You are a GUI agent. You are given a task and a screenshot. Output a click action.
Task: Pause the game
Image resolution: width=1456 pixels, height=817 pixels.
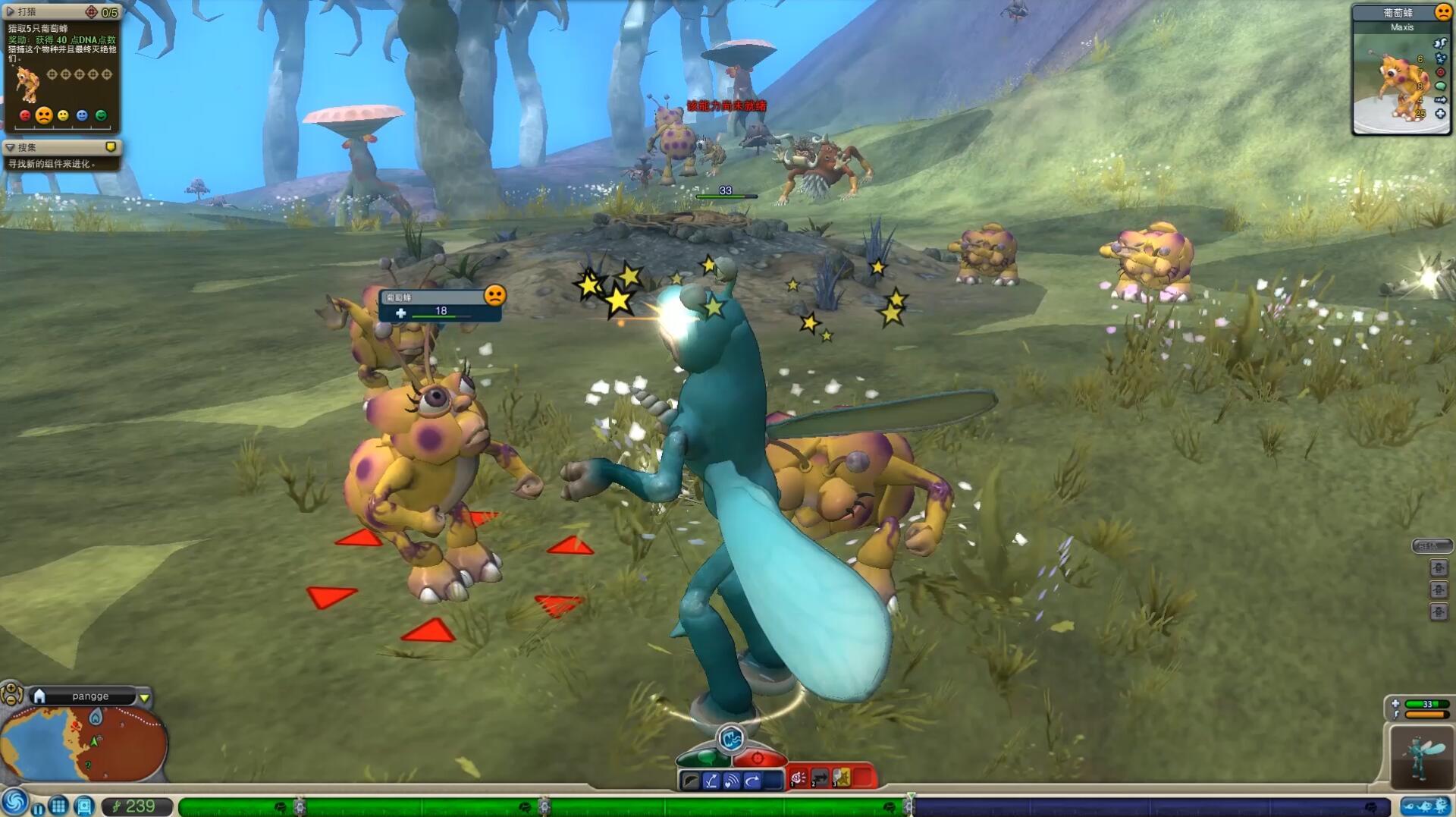point(38,808)
